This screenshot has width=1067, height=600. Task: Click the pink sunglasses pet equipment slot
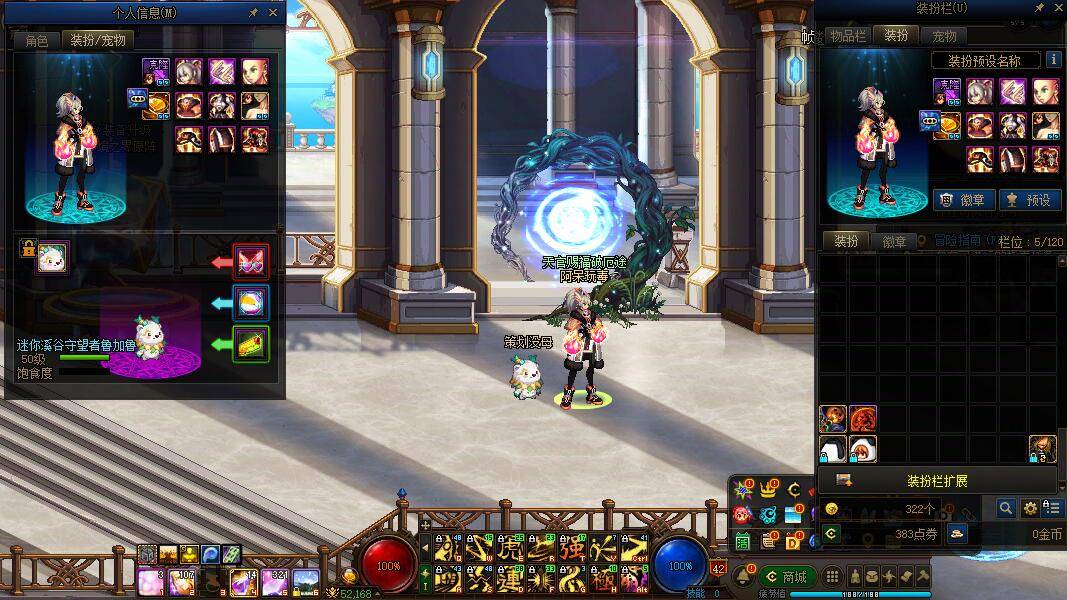tap(250, 262)
